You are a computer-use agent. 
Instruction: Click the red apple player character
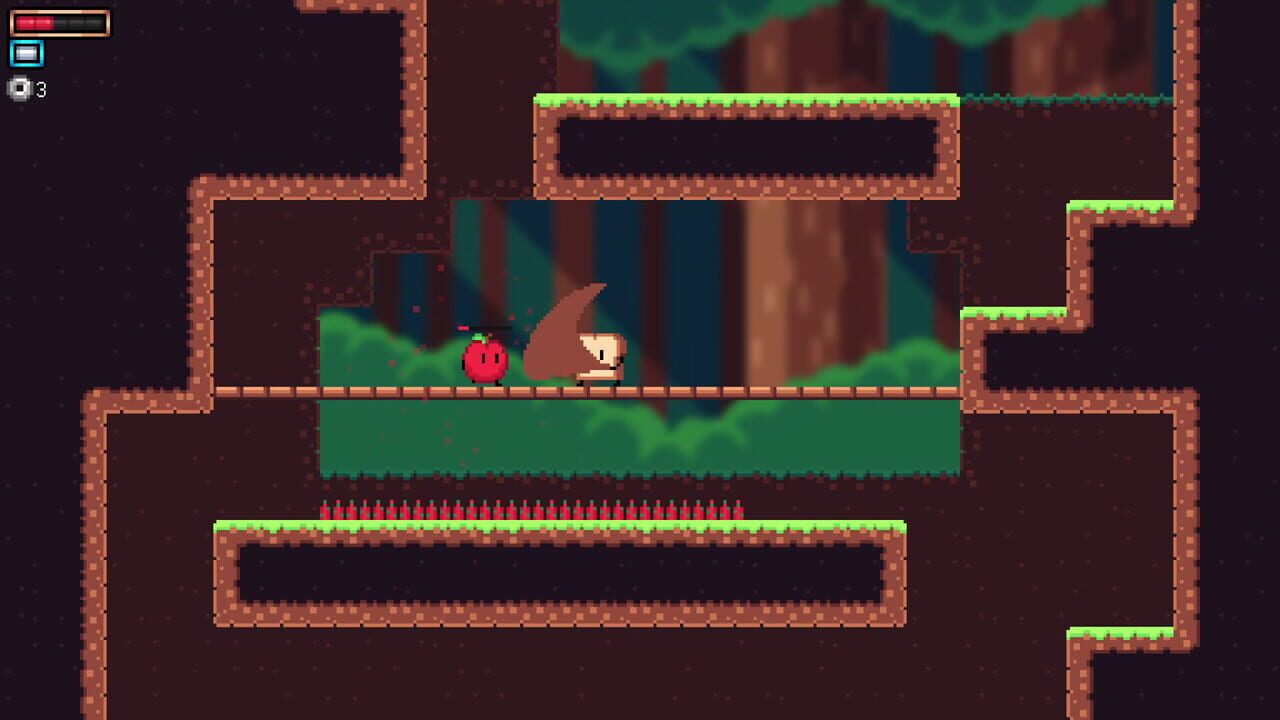(485, 362)
